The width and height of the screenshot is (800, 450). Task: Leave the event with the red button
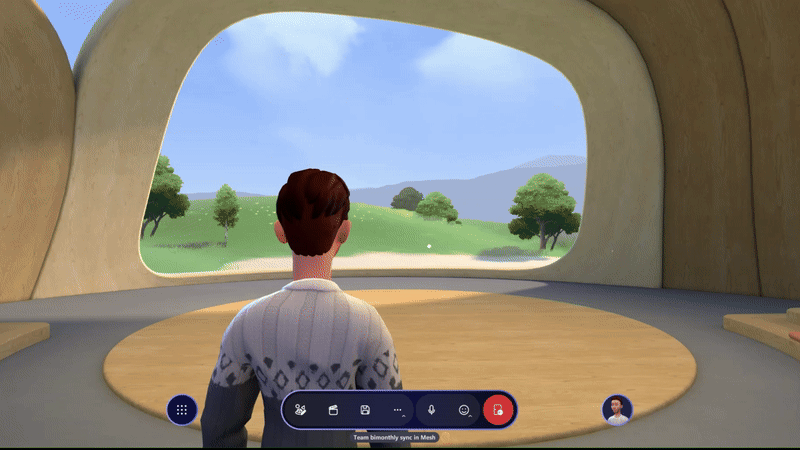click(498, 410)
